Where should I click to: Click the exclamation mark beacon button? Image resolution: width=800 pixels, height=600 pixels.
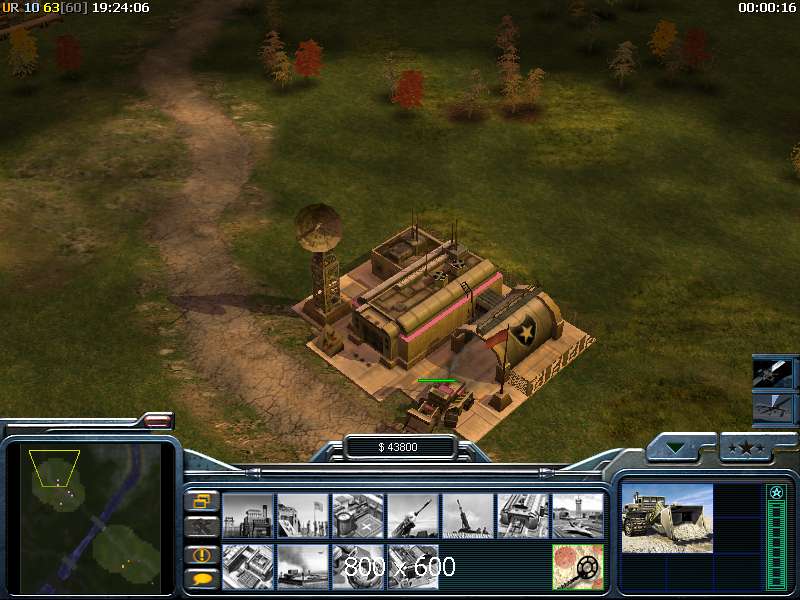point(202,554)
